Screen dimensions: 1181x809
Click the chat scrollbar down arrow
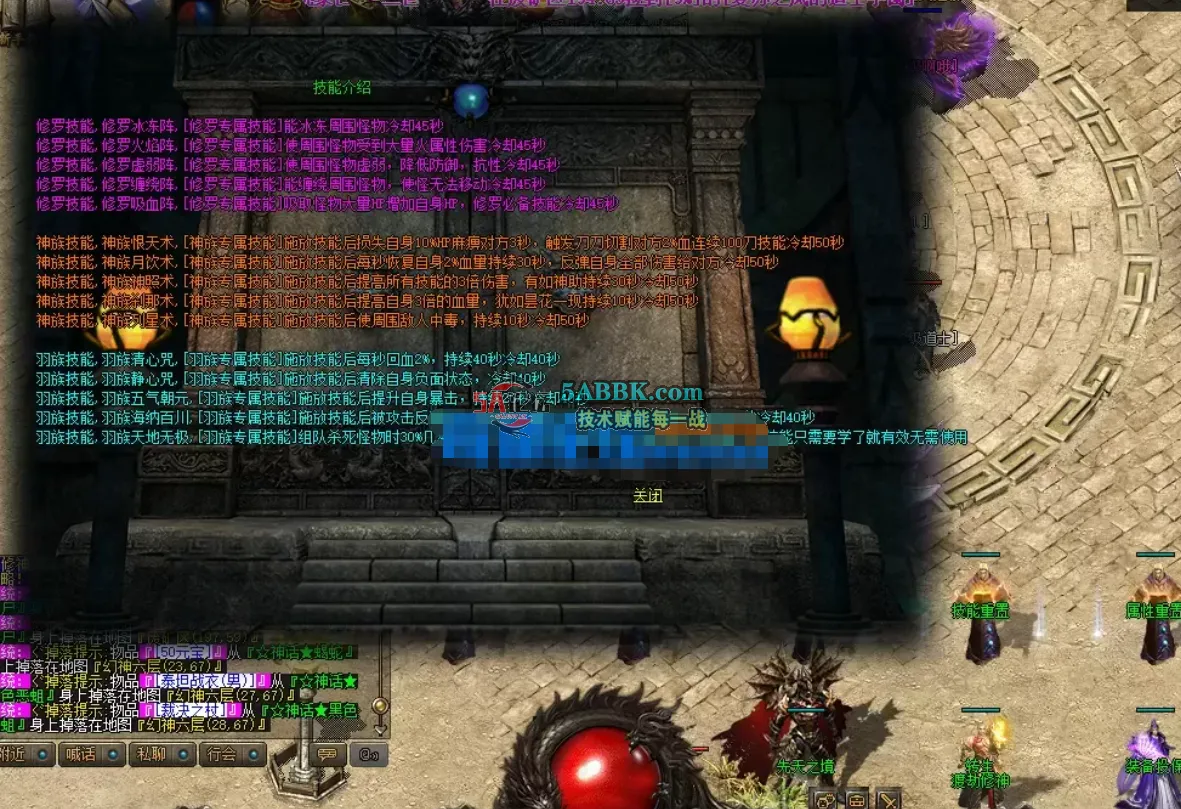pos(380,728)
